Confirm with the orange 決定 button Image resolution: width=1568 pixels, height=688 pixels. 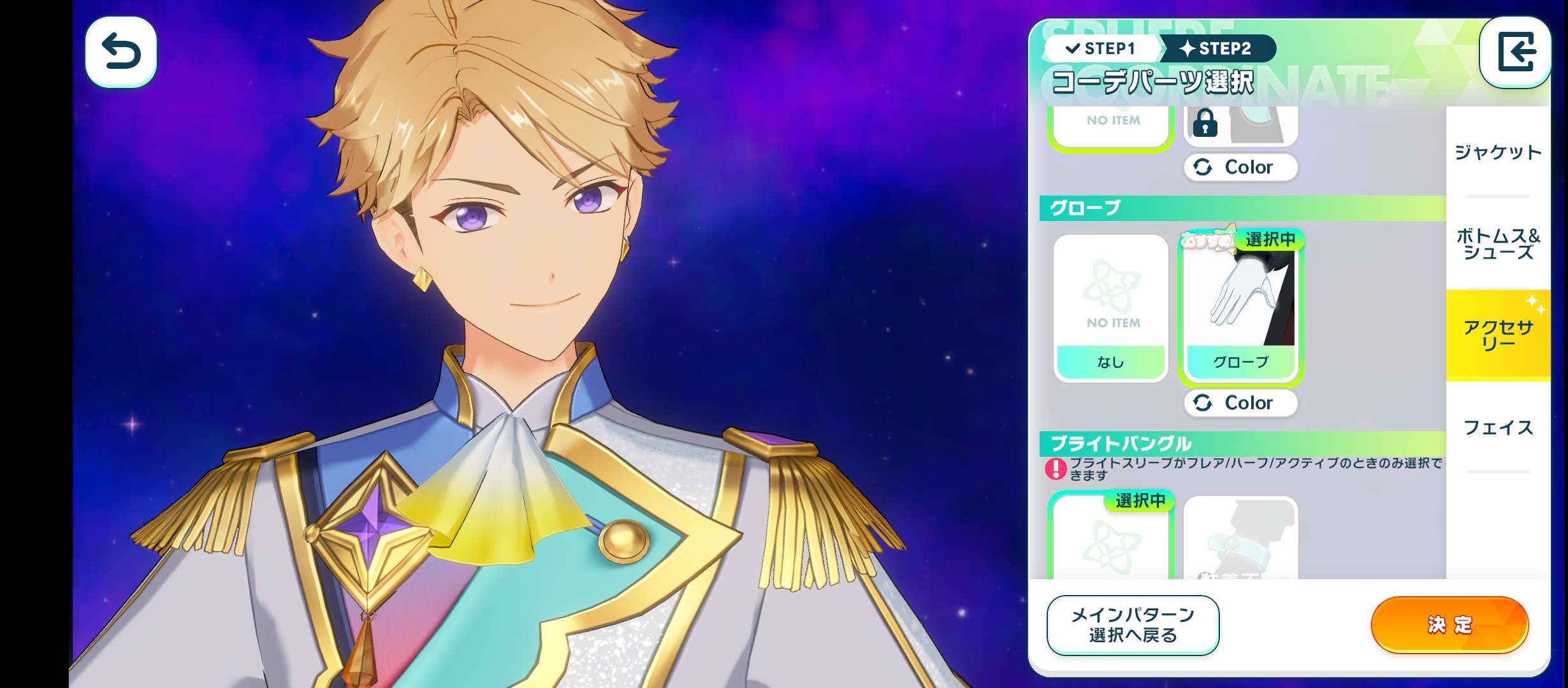1449,625
